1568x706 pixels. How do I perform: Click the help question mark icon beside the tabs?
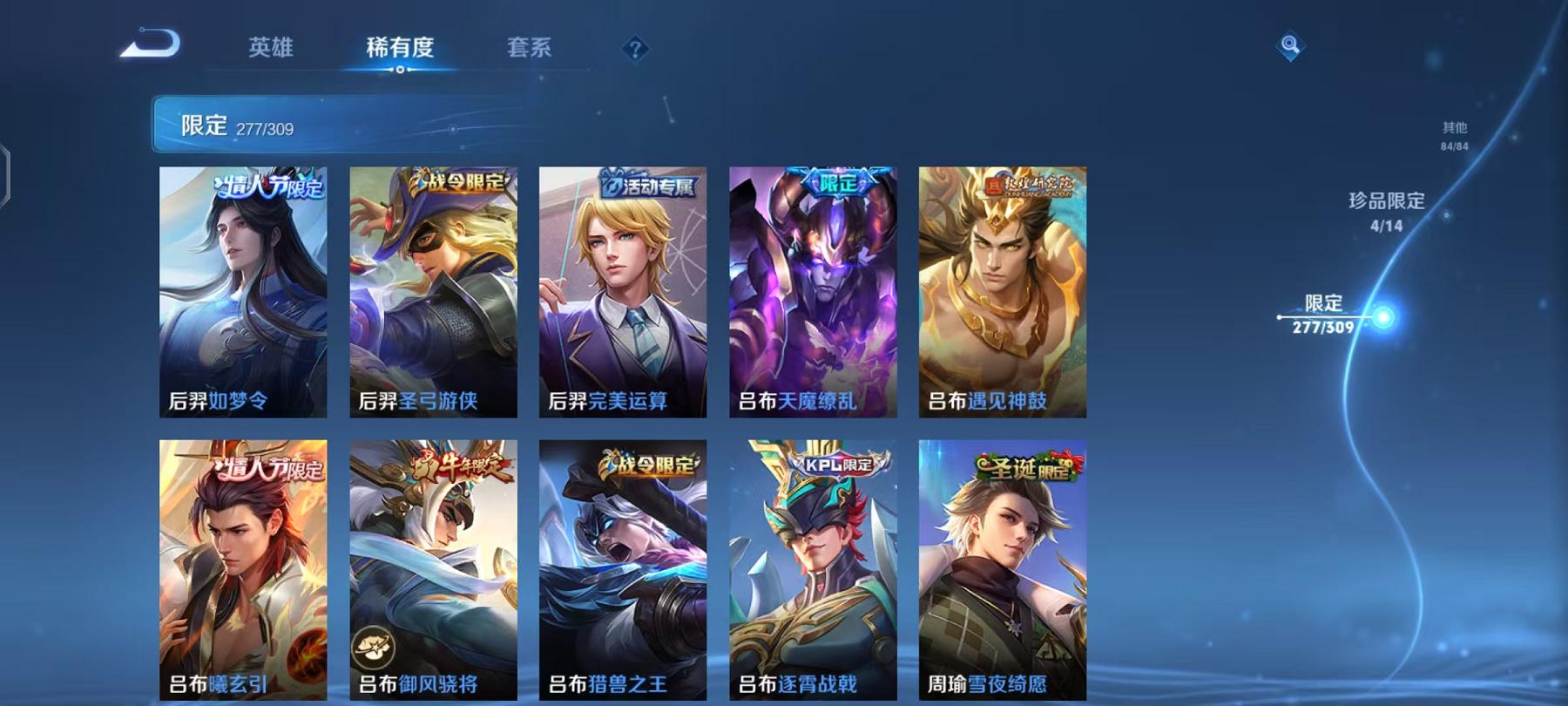click(x=636, y=50)
